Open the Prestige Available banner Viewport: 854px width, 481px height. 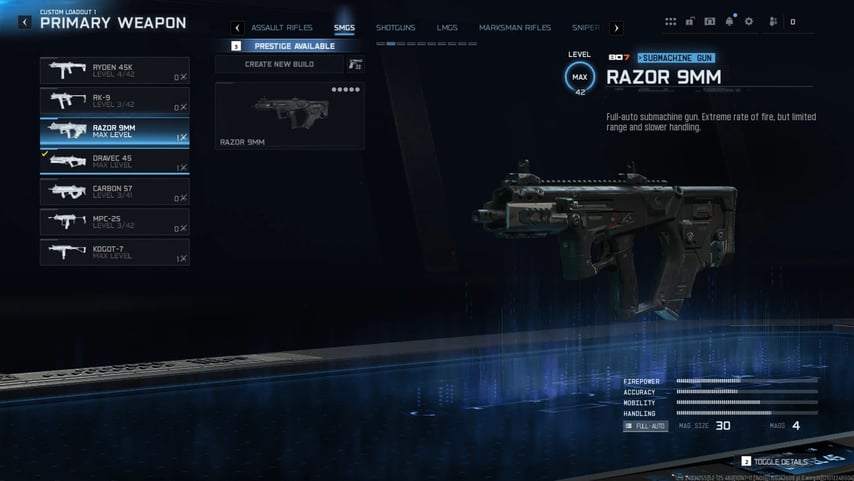pyautogui.click(x=296, y=46)
